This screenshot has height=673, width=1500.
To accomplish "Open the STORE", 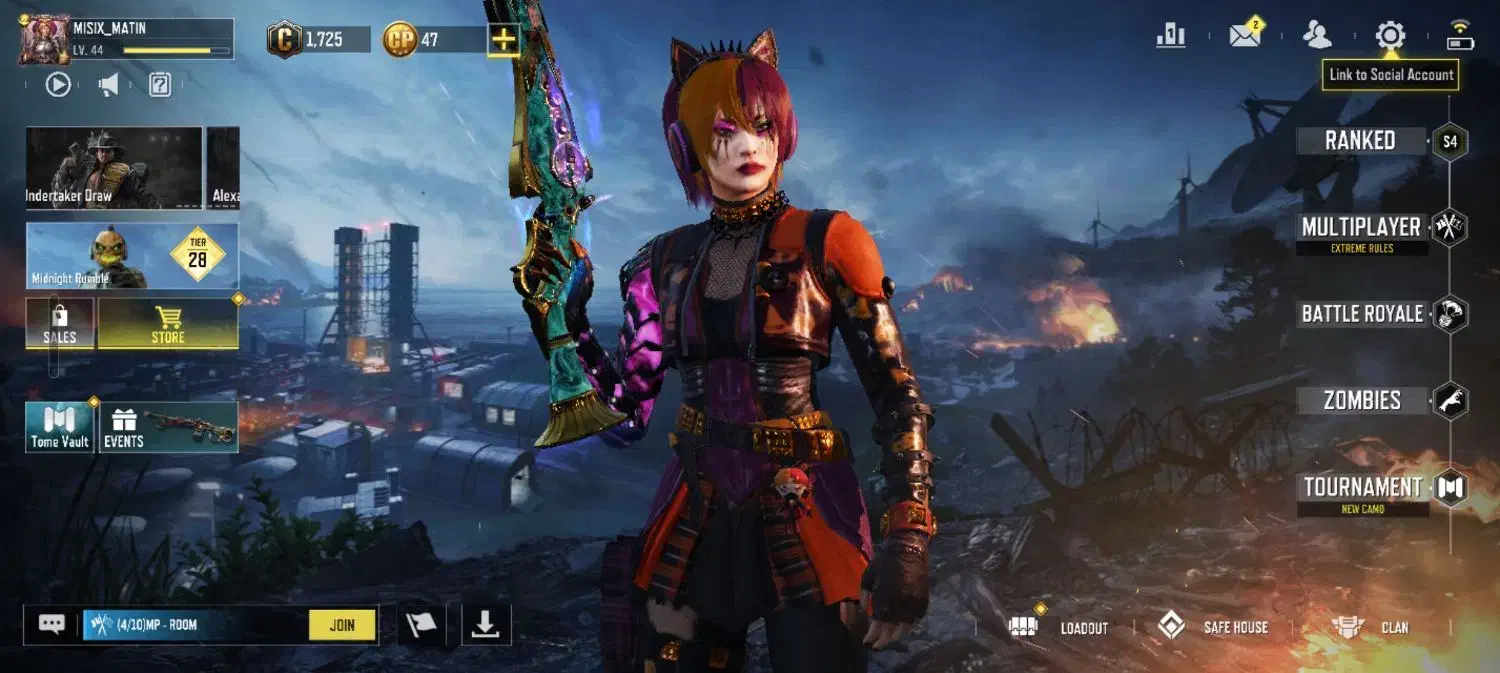I will tap(168, 324).
